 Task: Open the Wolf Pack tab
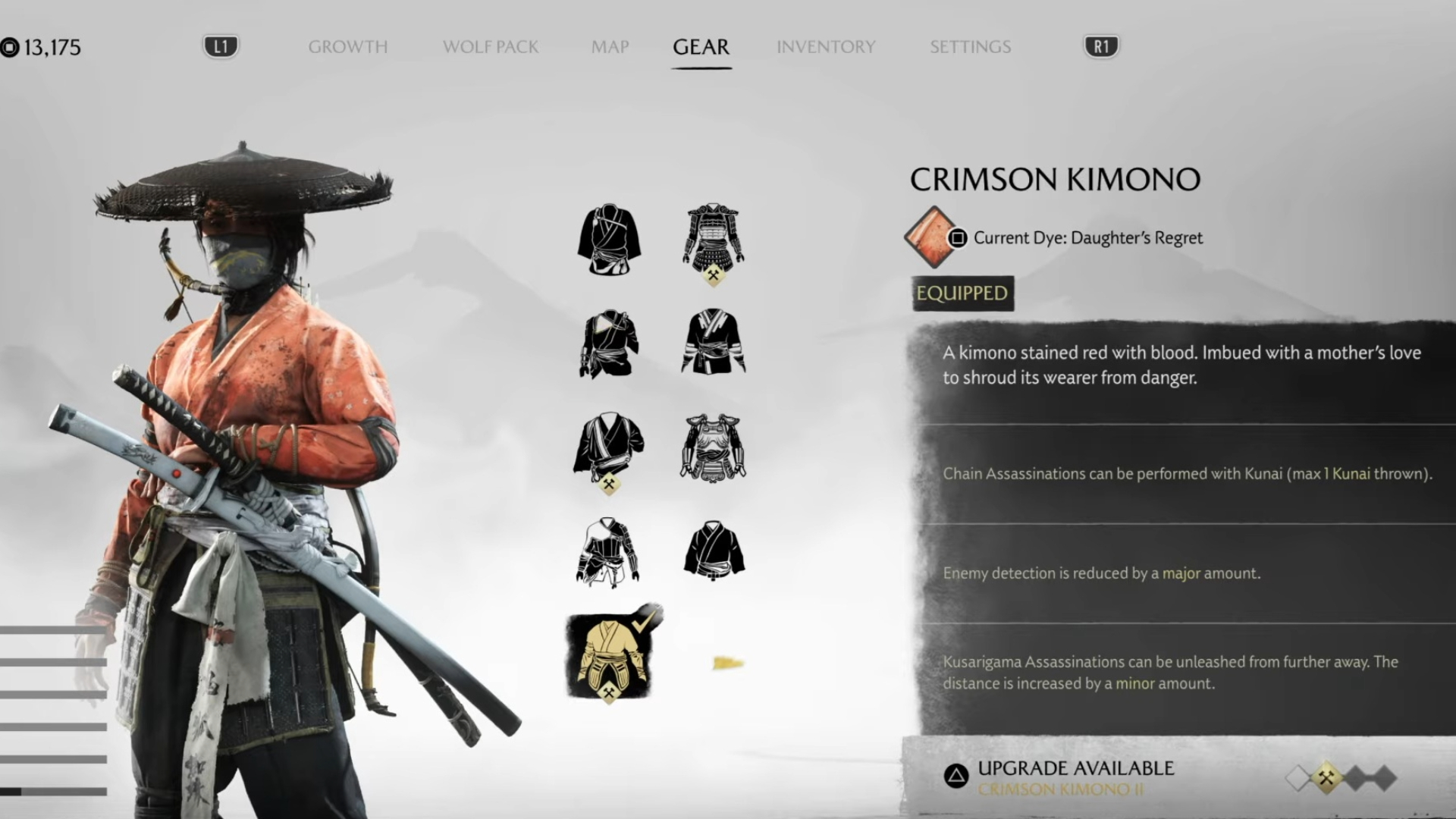pyautogui.click(x=490, y=47)
